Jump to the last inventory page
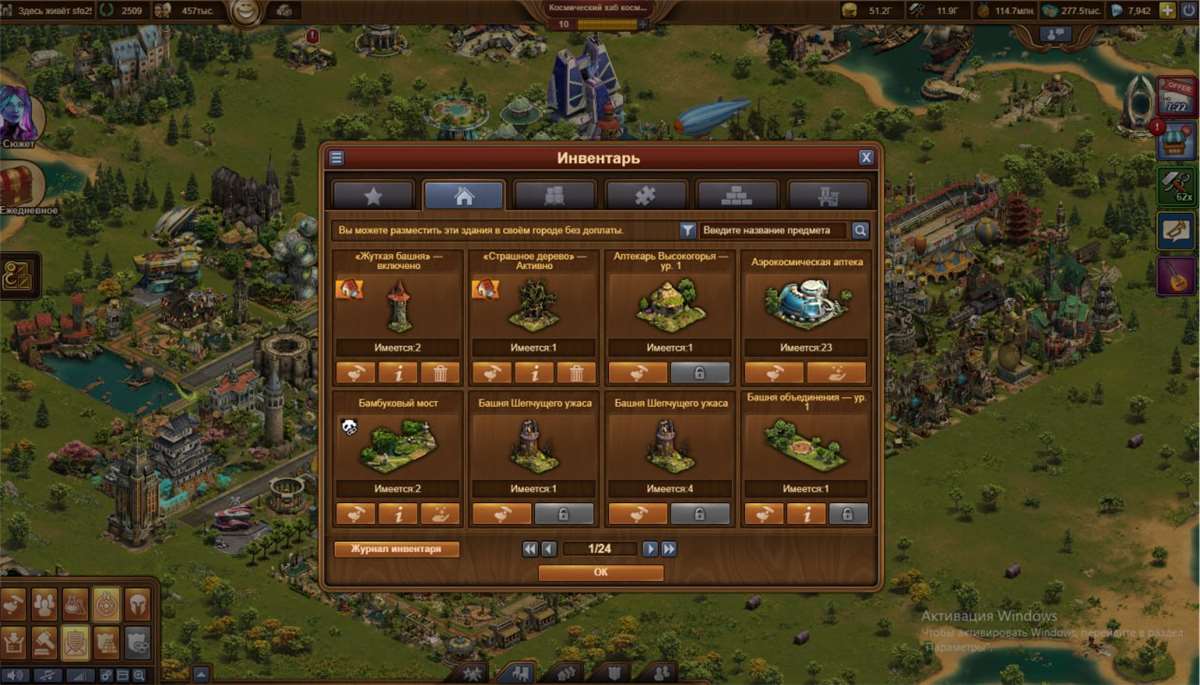The image size is (1200, 685). 669,549
